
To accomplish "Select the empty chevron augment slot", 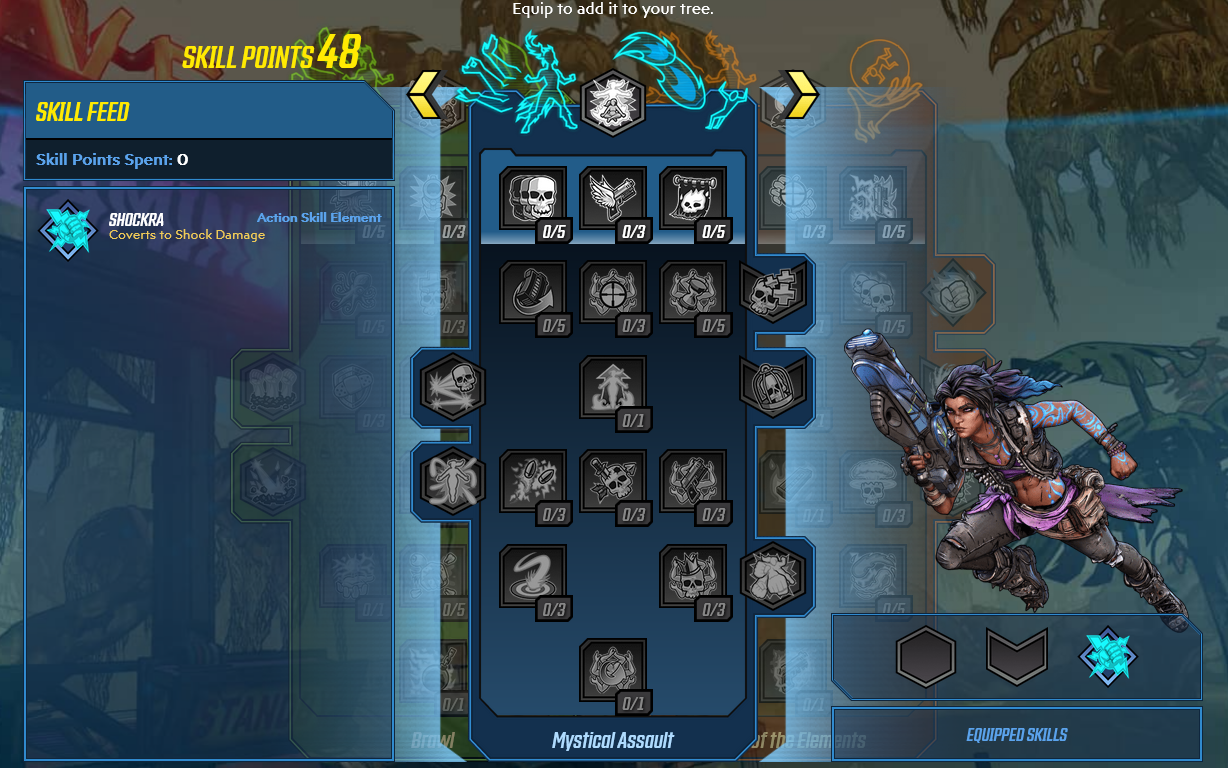I will pyautogui.click(x=1016, y=656).
